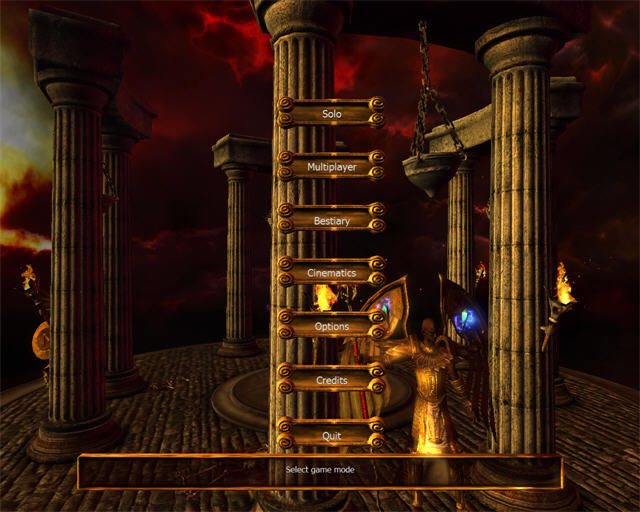
Task: View the Cinematics list
Action: point(331,273)
